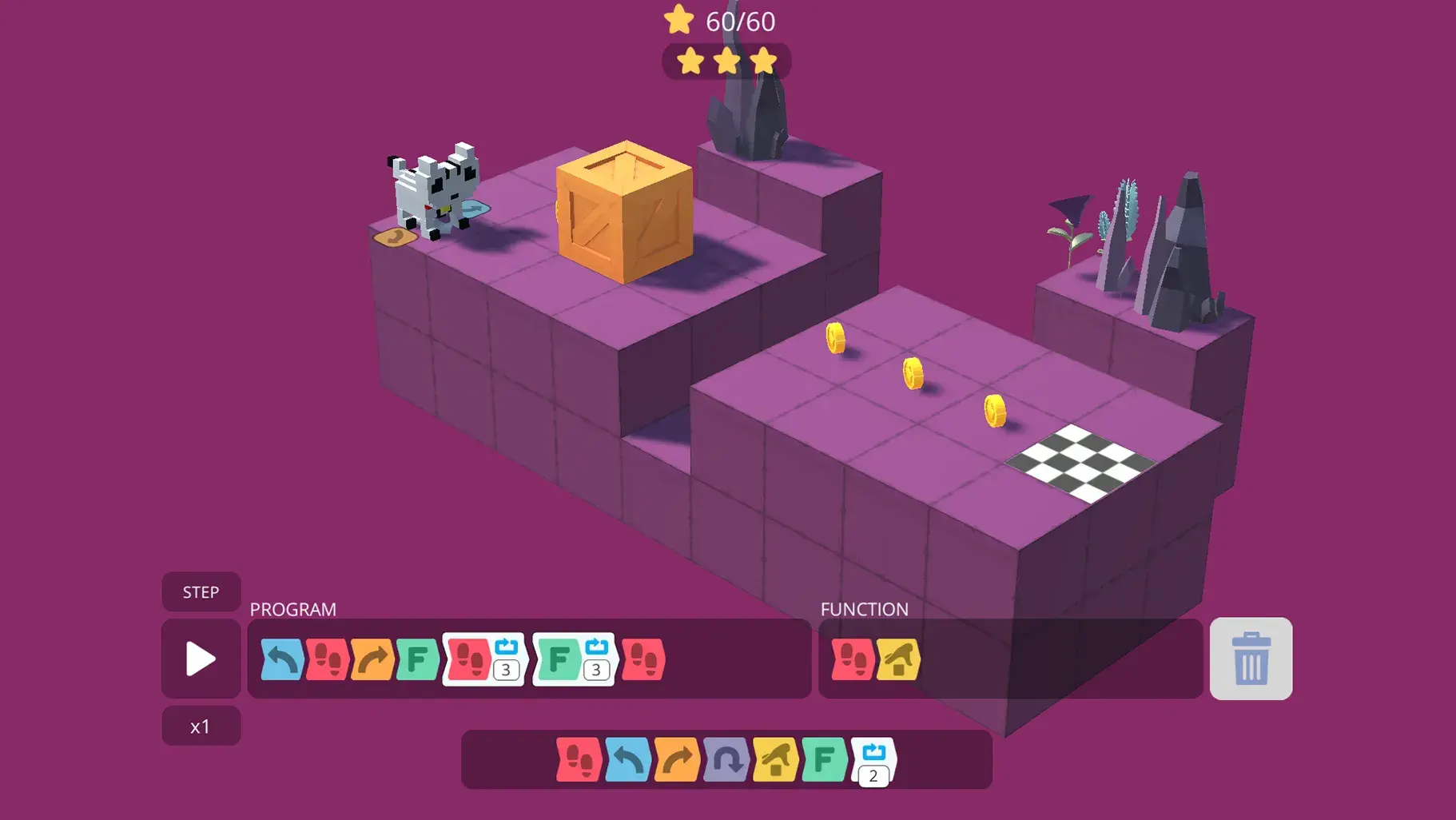Toggle the x1 playback speed
The width and height of the screenshot is (1456, 820).
coord(201,725)
